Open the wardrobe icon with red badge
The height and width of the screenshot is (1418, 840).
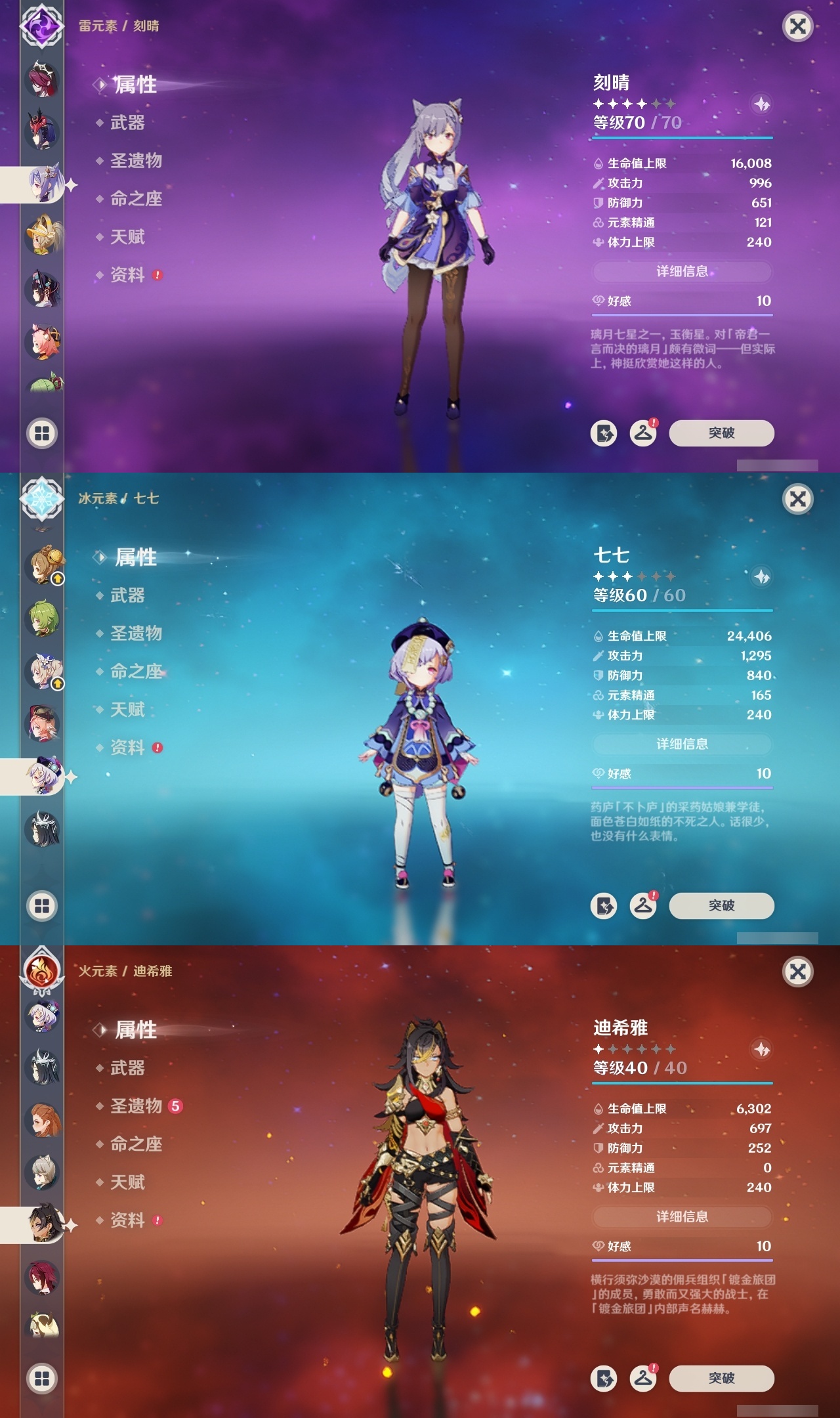click(x=644, y=433)
